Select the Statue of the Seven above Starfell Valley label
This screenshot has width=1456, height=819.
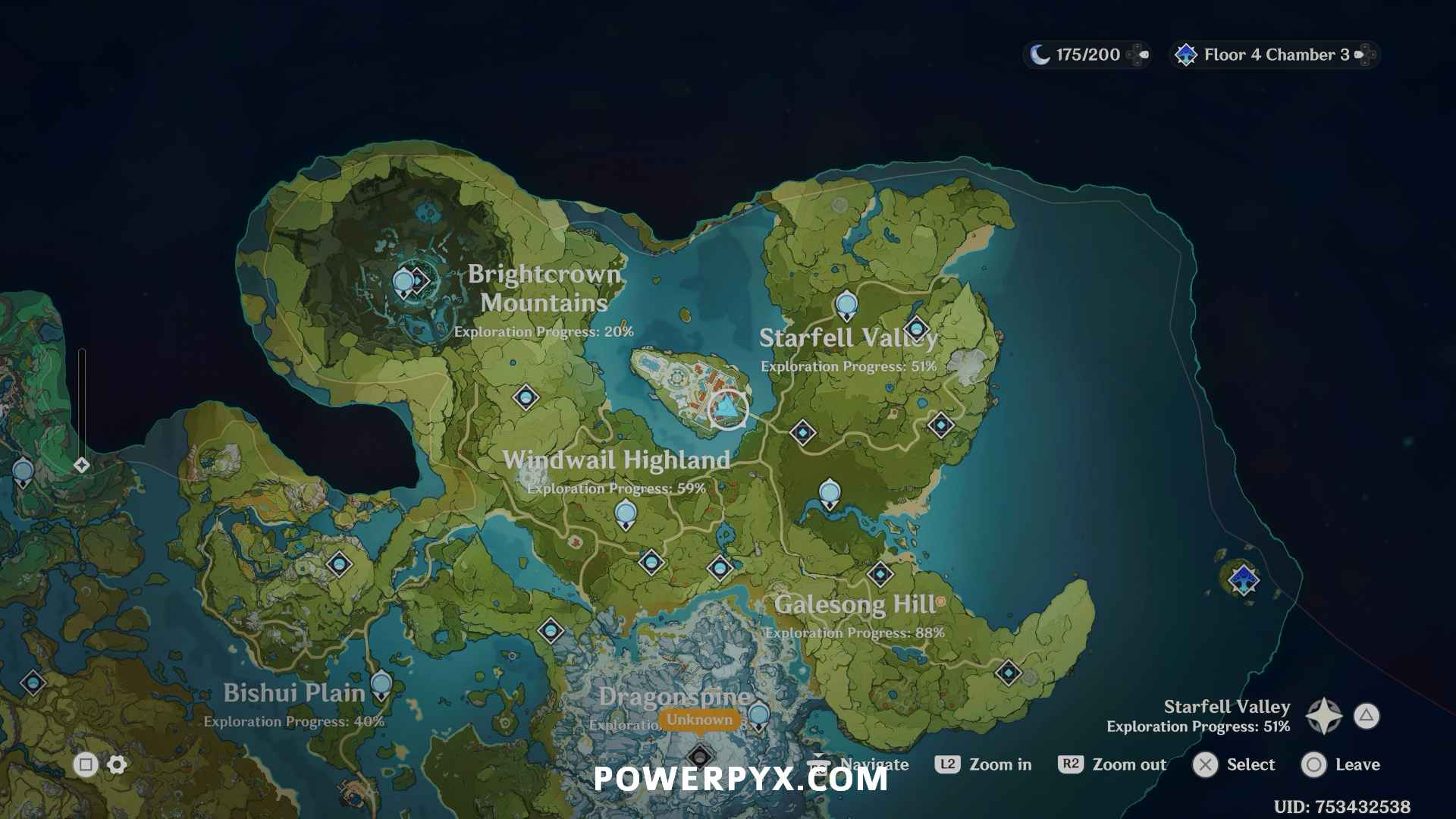pos(846,305)
